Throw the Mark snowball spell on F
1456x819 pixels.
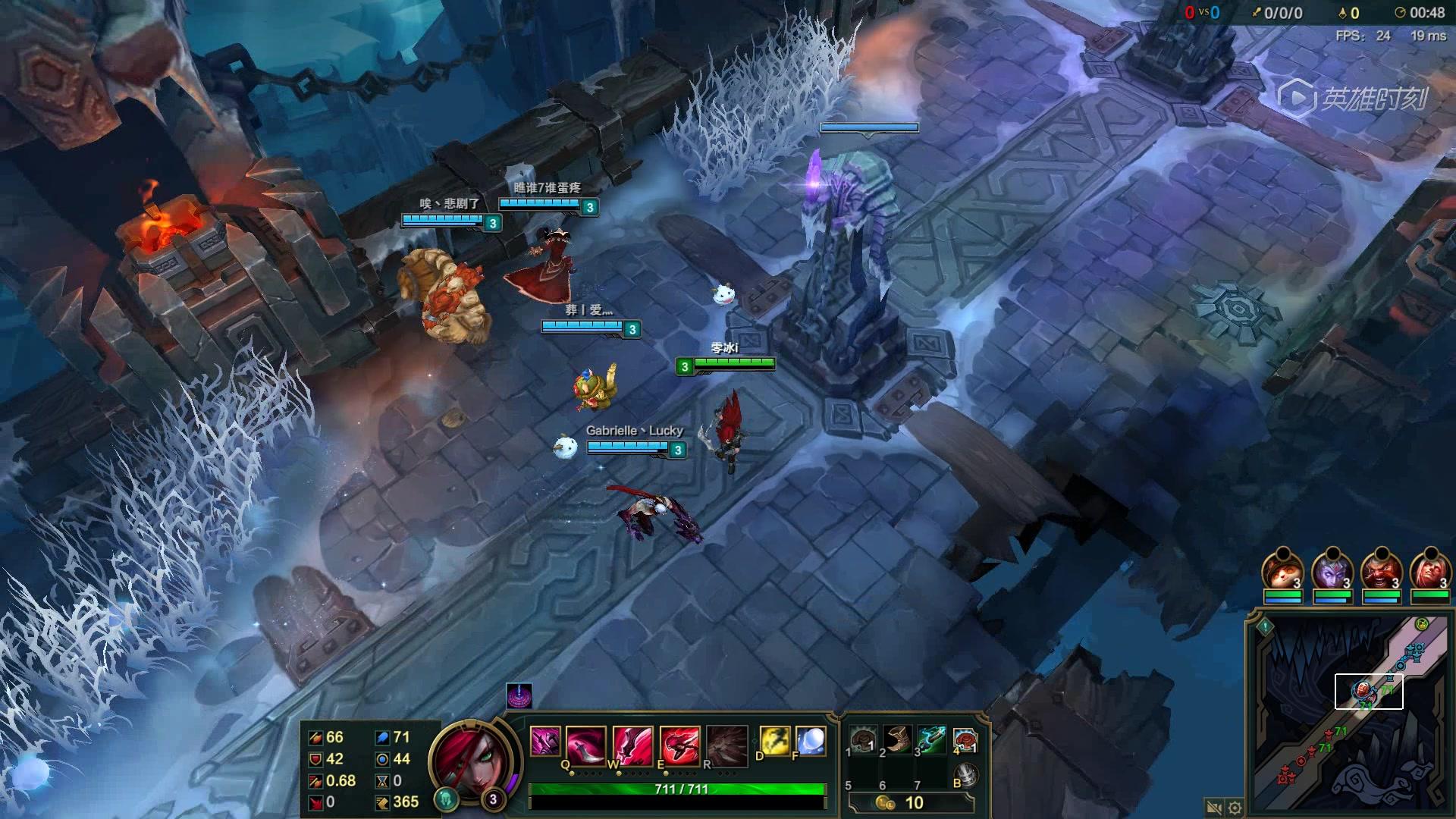(x=810, y=741)
